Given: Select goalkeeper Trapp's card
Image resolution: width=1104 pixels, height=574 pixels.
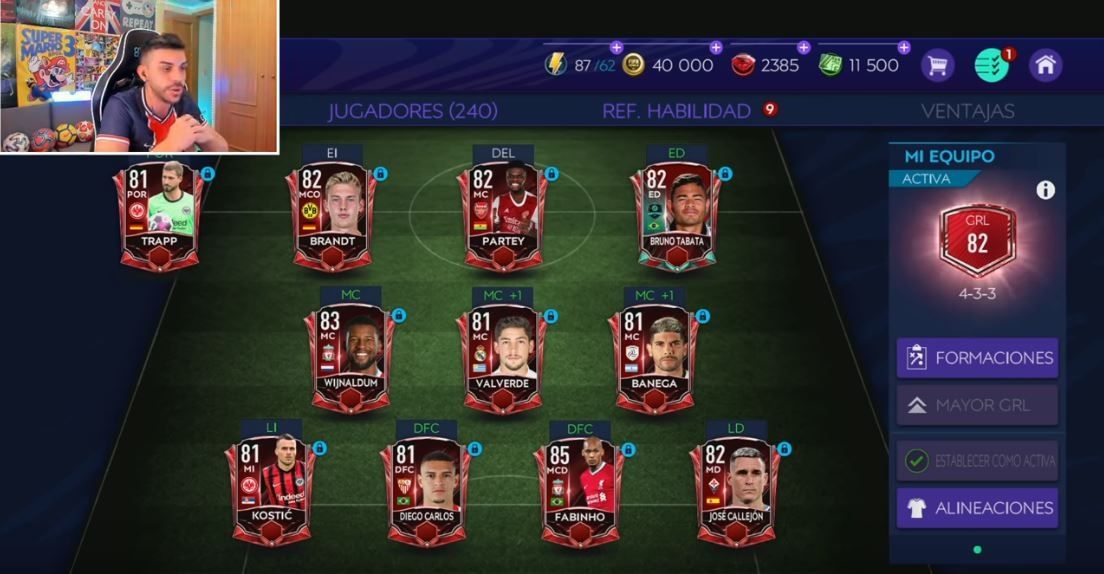Looking at the screenshot, I should click(160, 216).
